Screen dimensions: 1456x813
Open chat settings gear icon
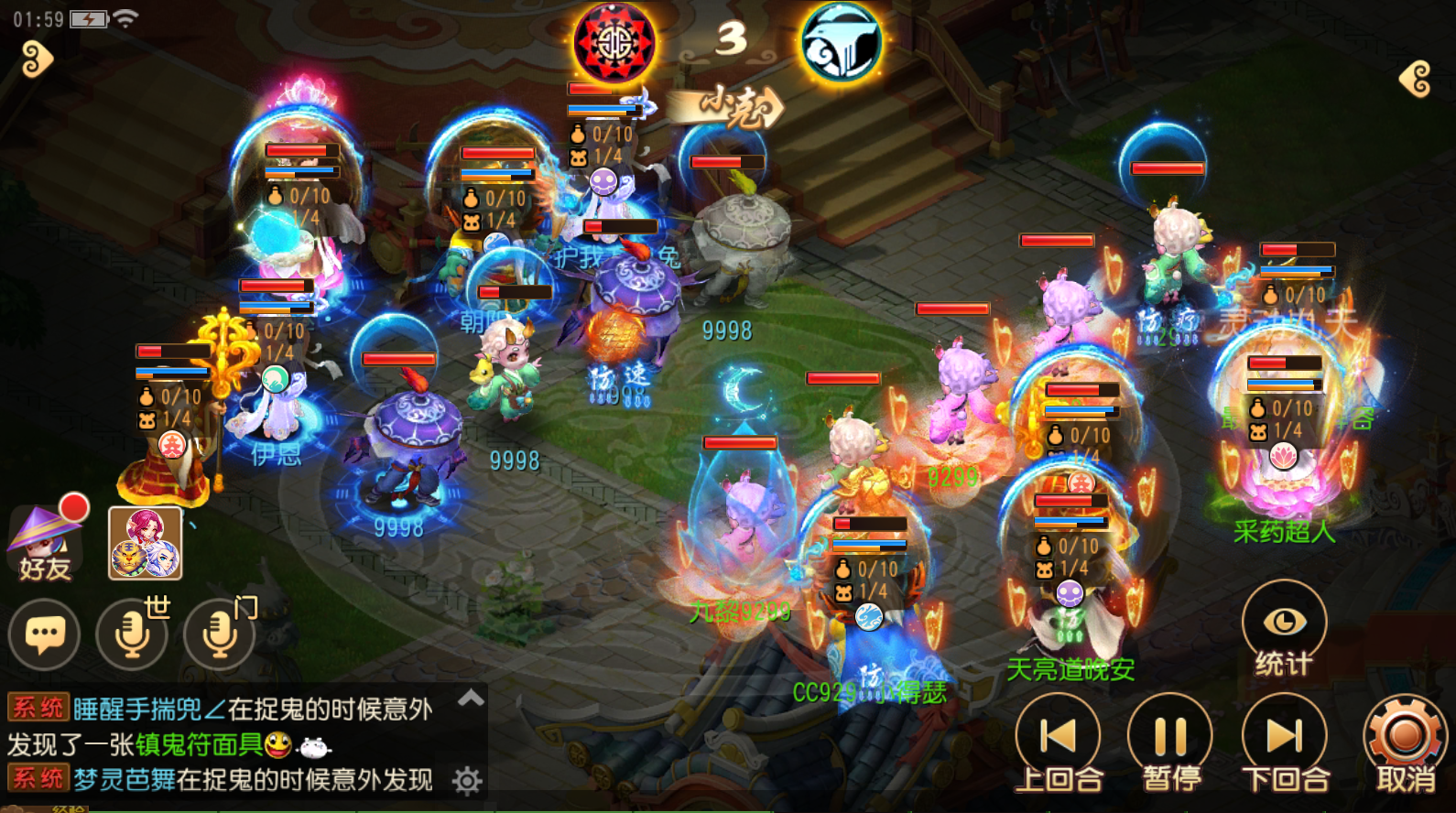[467, 781]
